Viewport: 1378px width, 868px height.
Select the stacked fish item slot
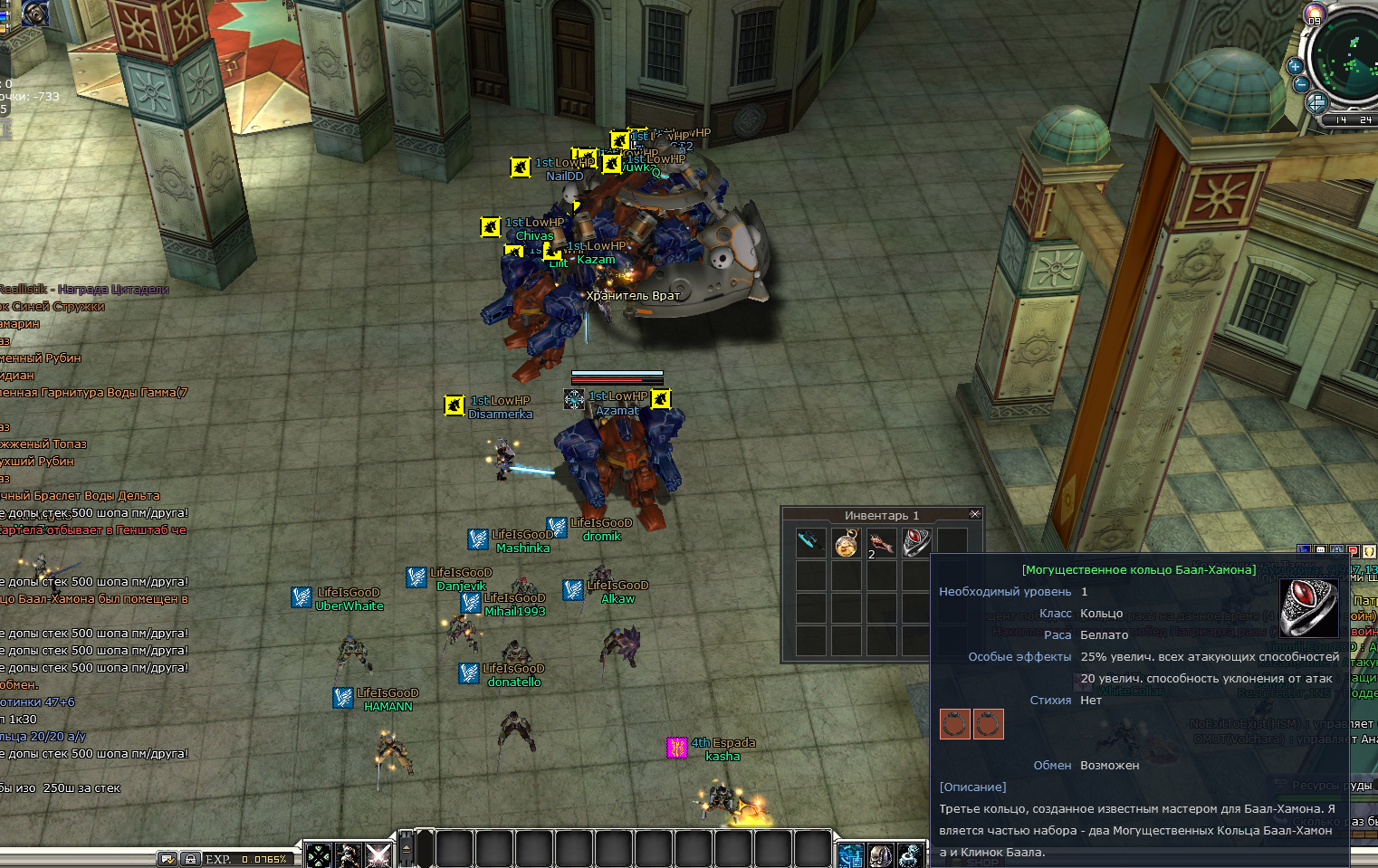881,543
